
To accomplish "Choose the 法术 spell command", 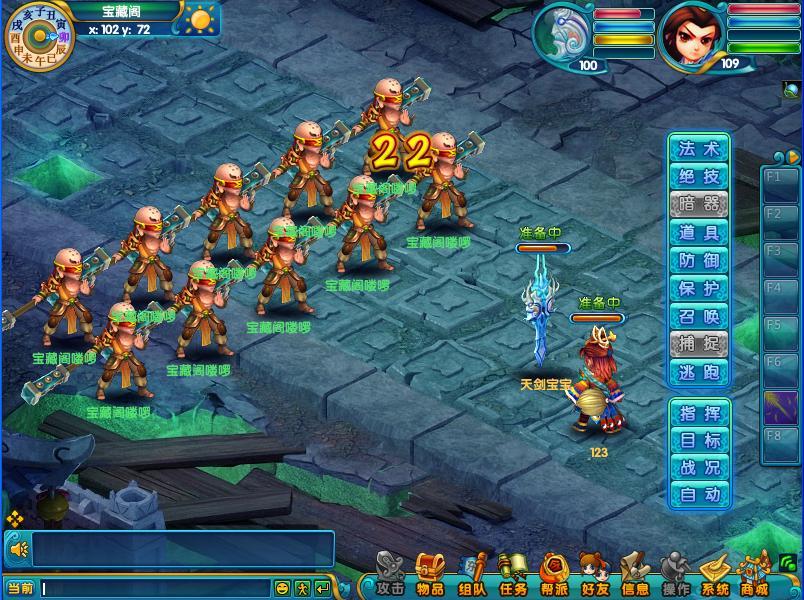I will click(699, 149).
